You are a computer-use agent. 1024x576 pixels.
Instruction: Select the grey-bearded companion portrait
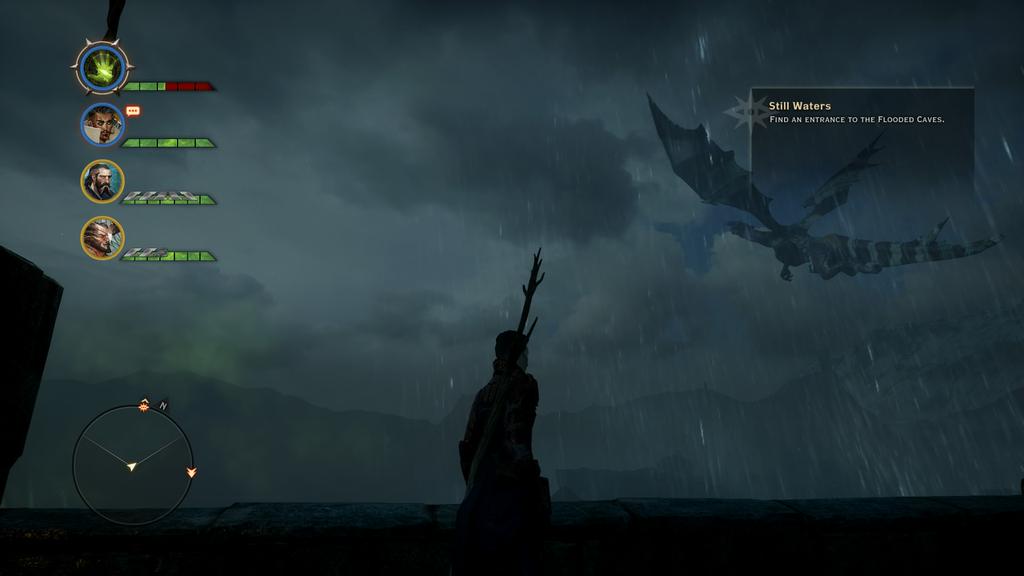click(102, 181)
